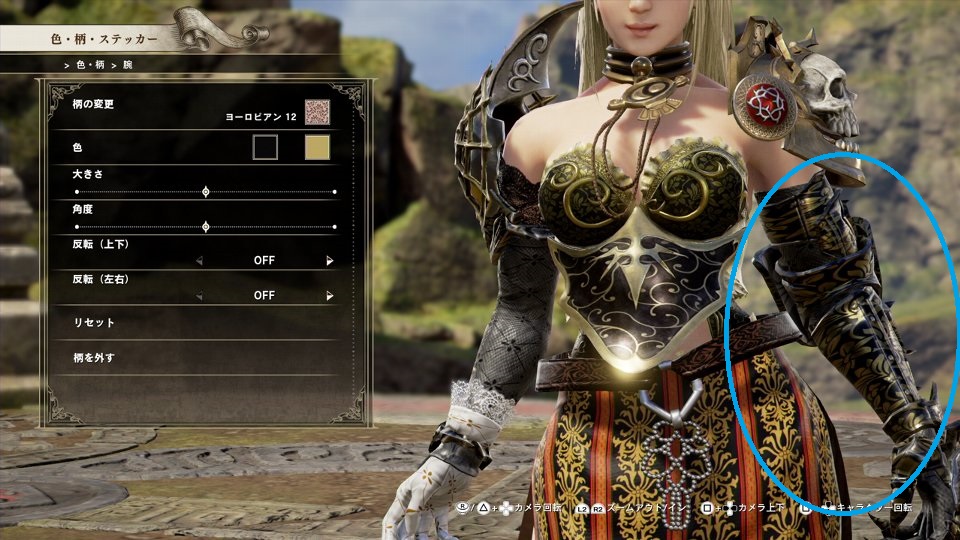Click right arrow for 反転（左右） flip

tap(330, 296)
